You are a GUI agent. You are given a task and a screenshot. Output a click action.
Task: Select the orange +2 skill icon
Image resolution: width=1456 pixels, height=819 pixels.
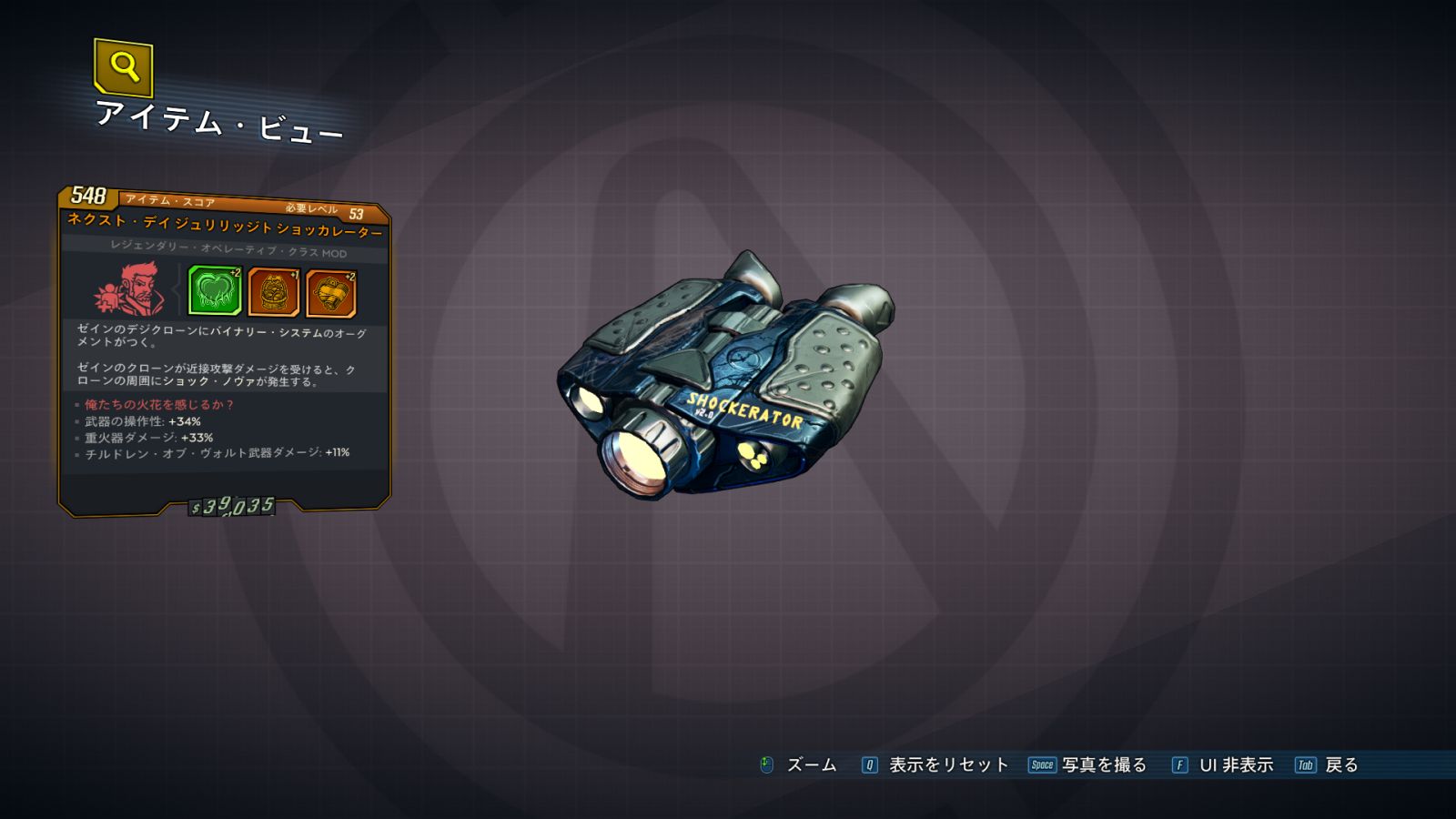(x=330, y=294)
